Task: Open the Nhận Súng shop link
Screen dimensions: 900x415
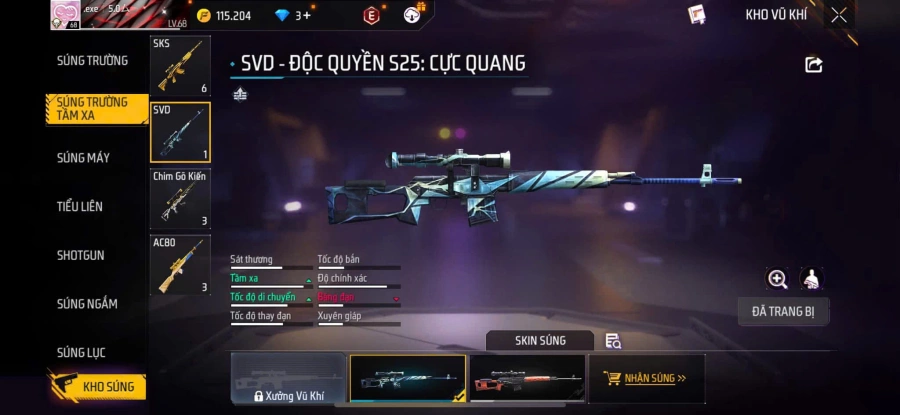Action: click(646, 379)
